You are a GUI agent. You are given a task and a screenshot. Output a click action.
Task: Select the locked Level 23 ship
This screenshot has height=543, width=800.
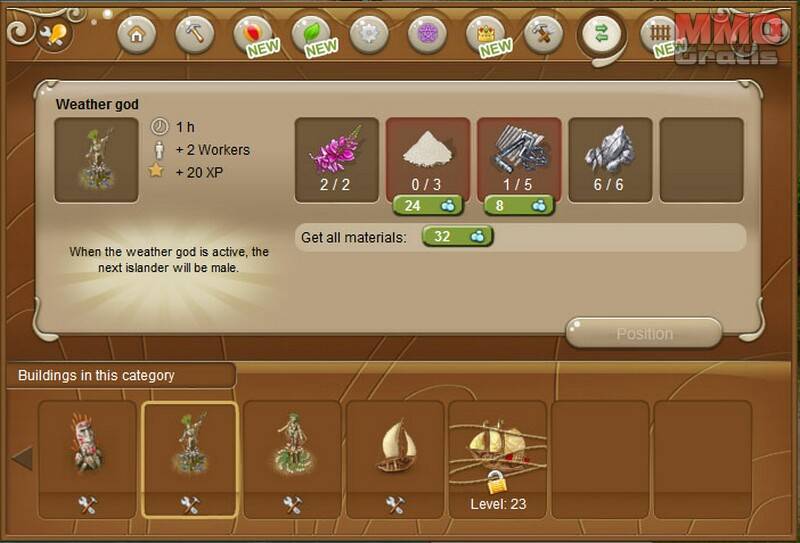(497, 450)
